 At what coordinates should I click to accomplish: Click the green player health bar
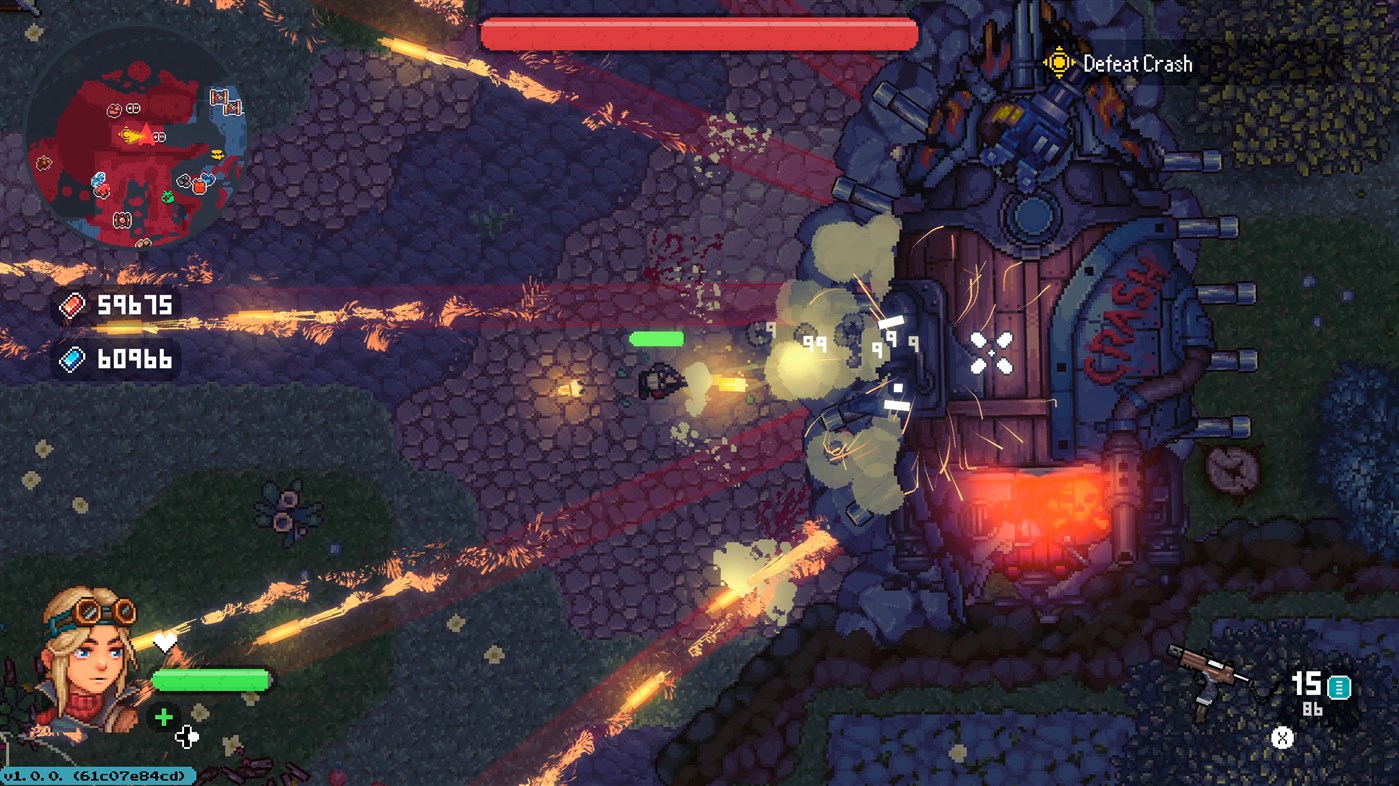[x=210, y=680]
